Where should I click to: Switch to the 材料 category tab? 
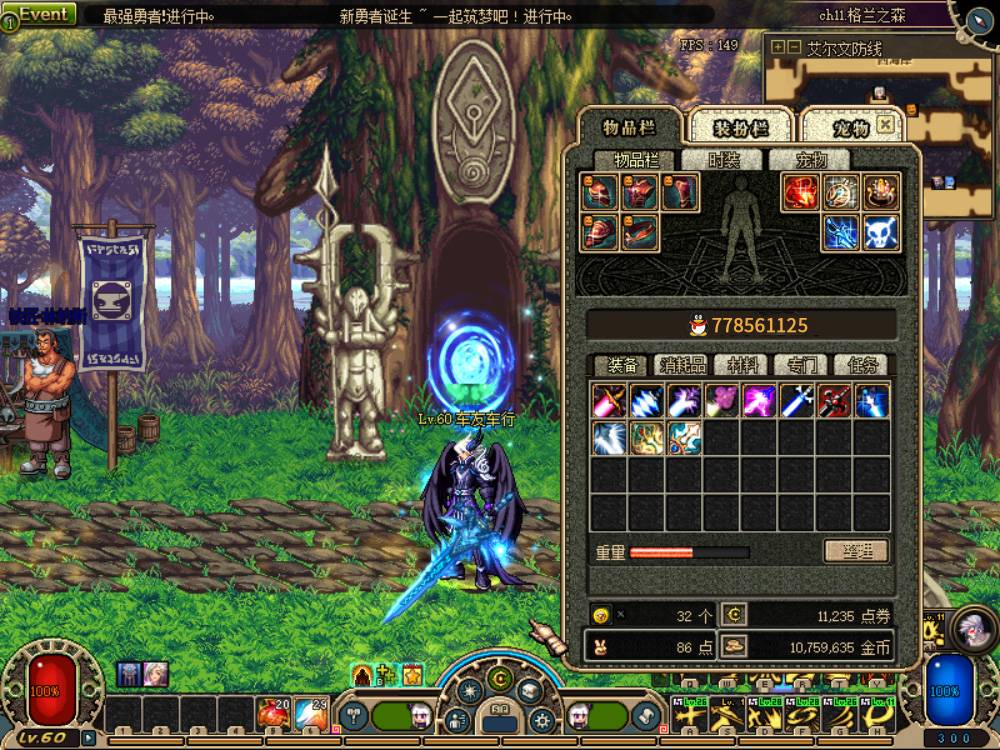click(x=741, y=365)
